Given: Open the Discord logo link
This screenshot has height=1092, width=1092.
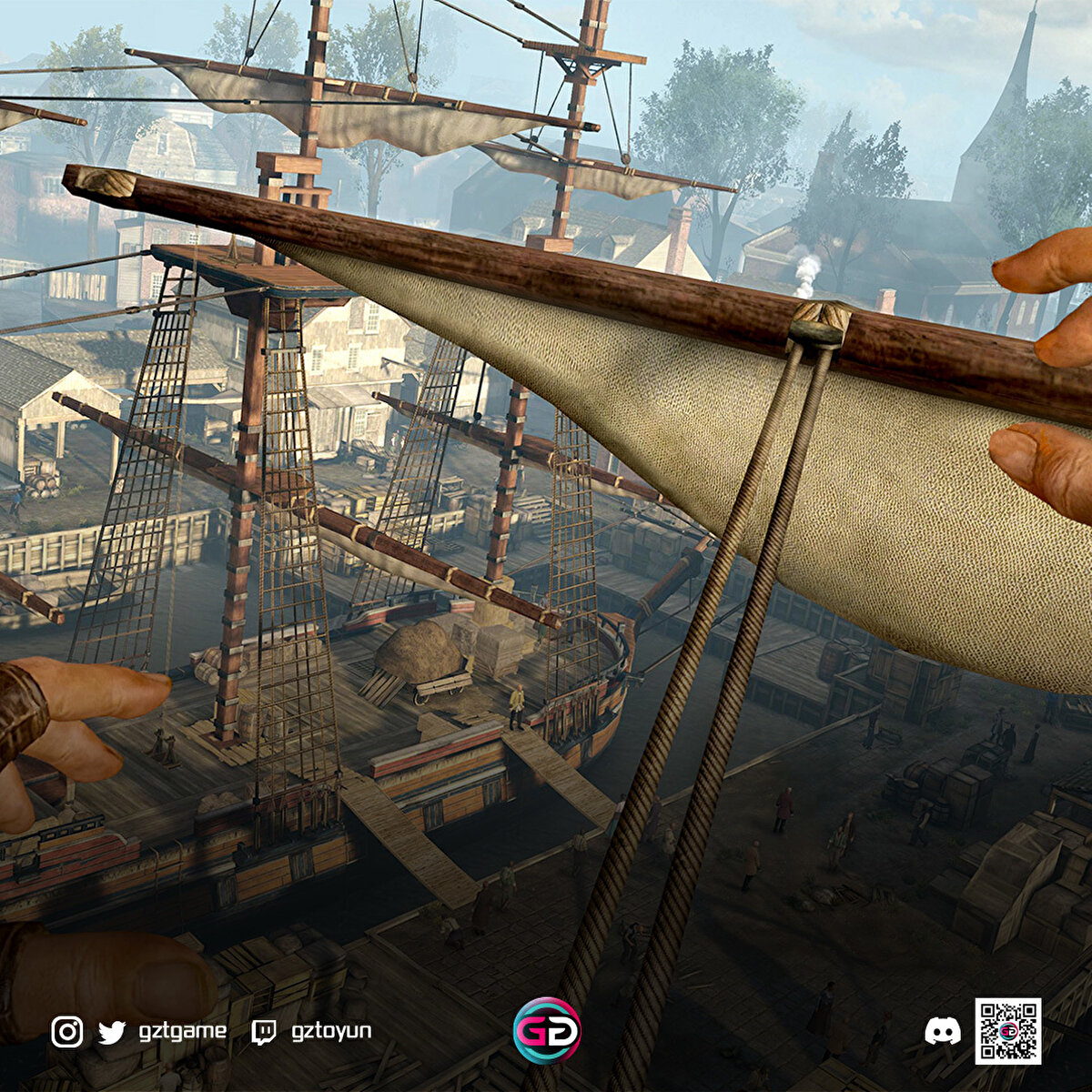Looking at the screenshot, I should [942, 1031].
